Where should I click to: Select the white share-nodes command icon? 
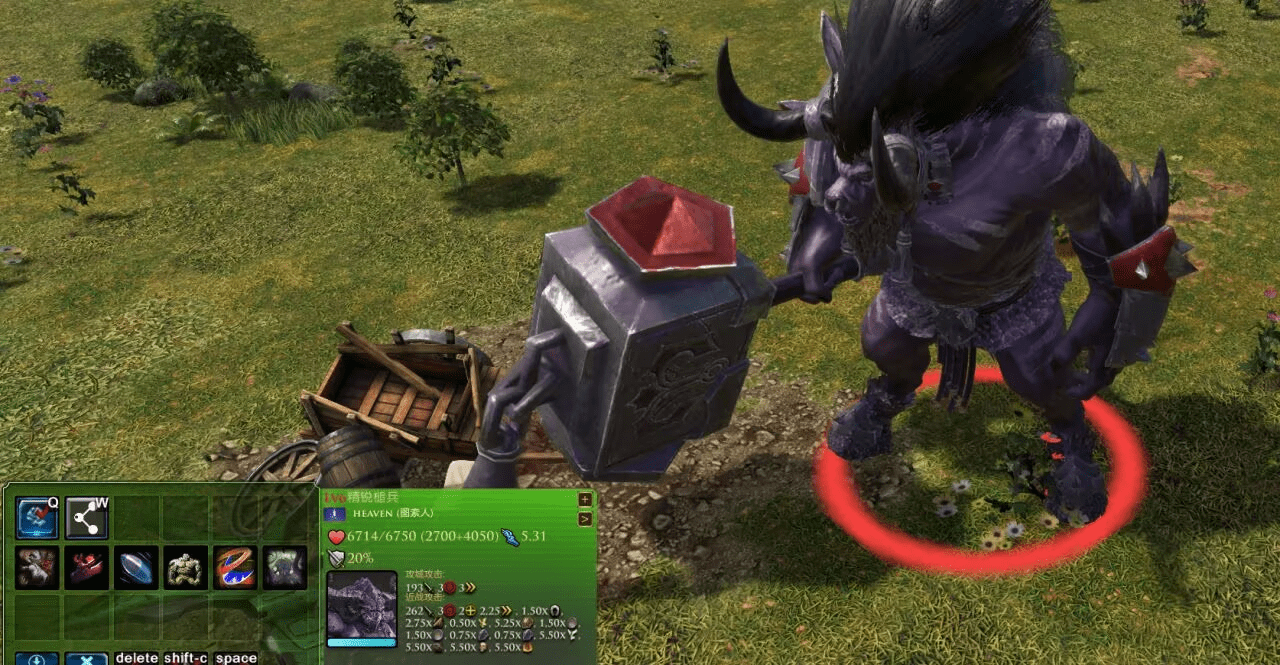point(87,518)
